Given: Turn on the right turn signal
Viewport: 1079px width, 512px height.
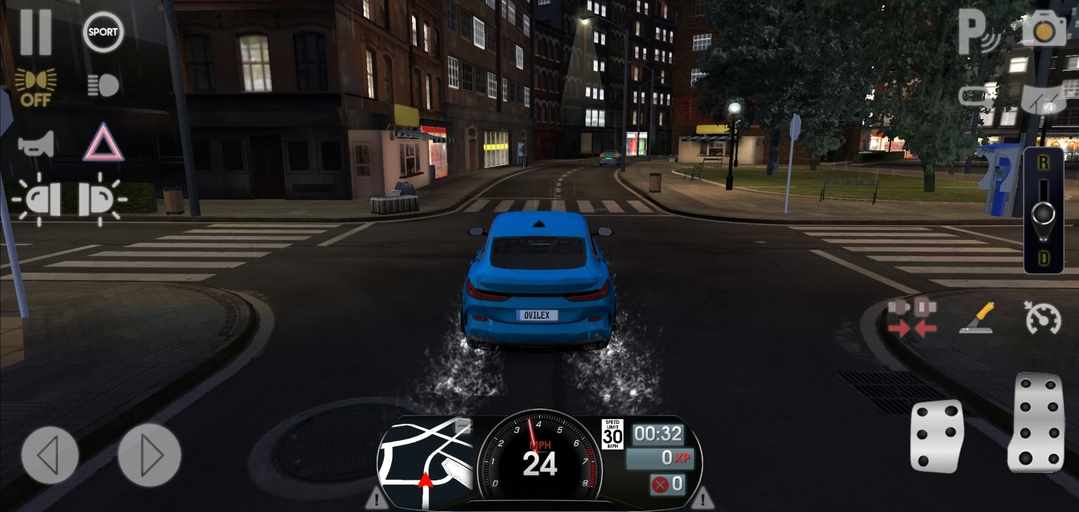Looking at the screenshot, I should 101,199.
